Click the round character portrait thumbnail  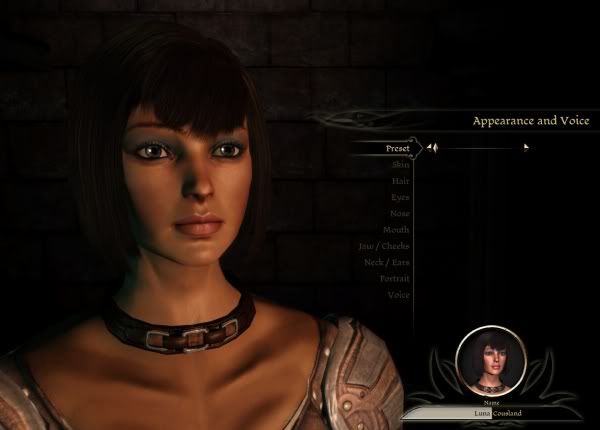(490, 361)
